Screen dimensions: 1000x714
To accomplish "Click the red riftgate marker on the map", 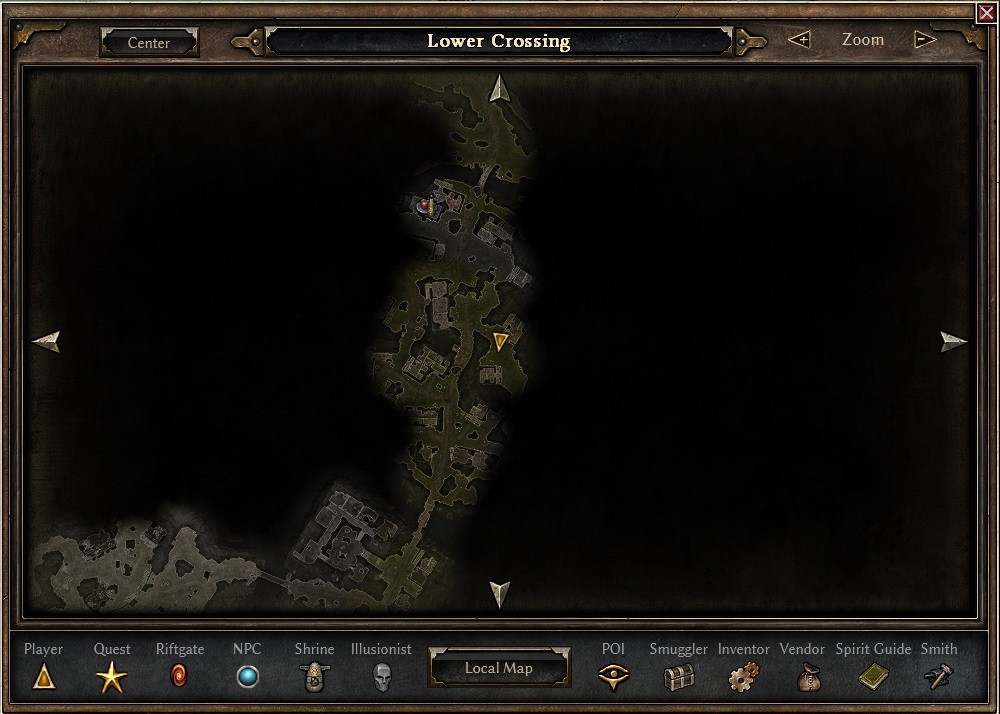I will [x=424, y=206].
